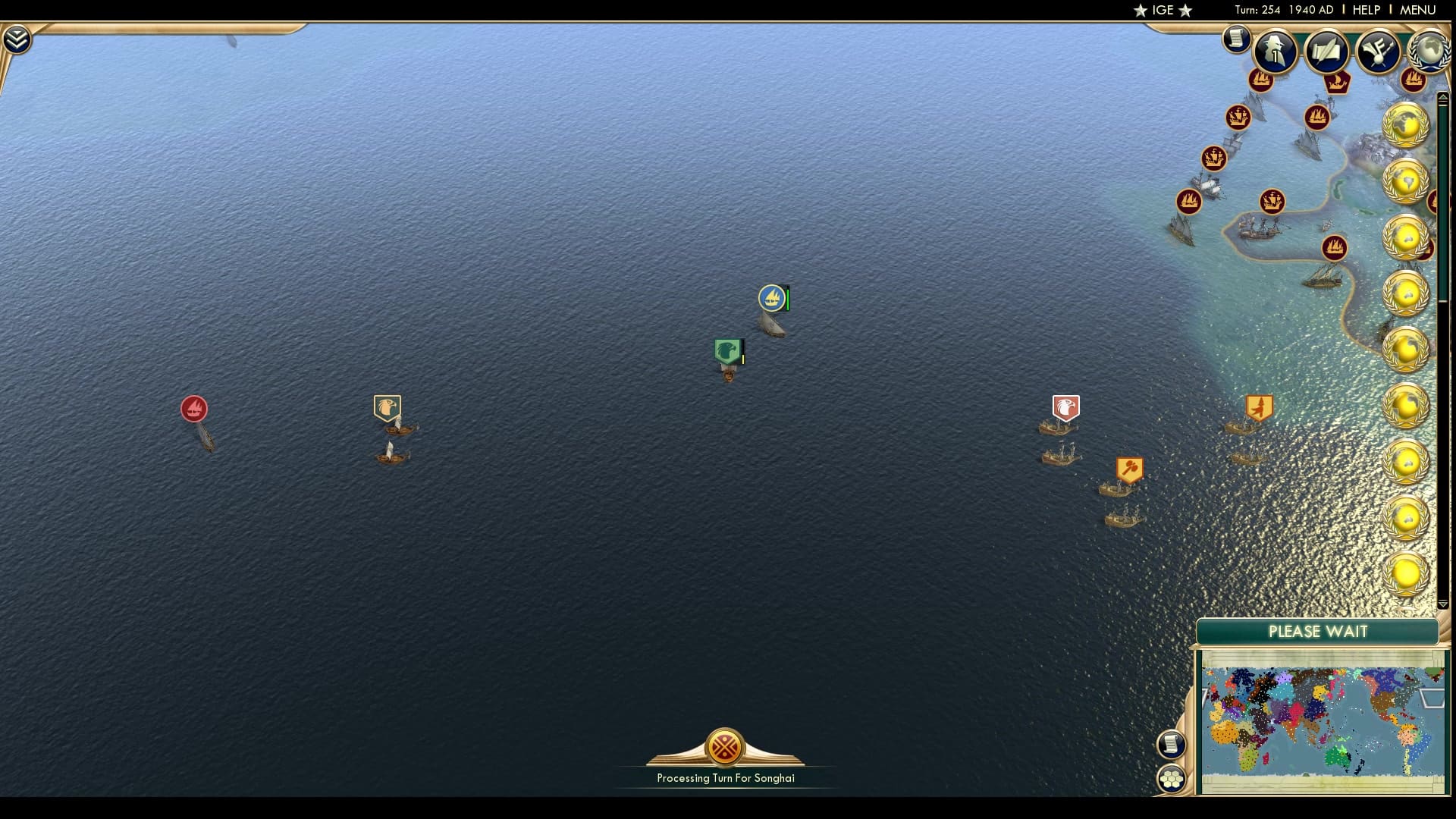Select the white eagle unit flag
This screenshot has height=819, width=1456.
pyautogui.click(x=1065, y=408)
